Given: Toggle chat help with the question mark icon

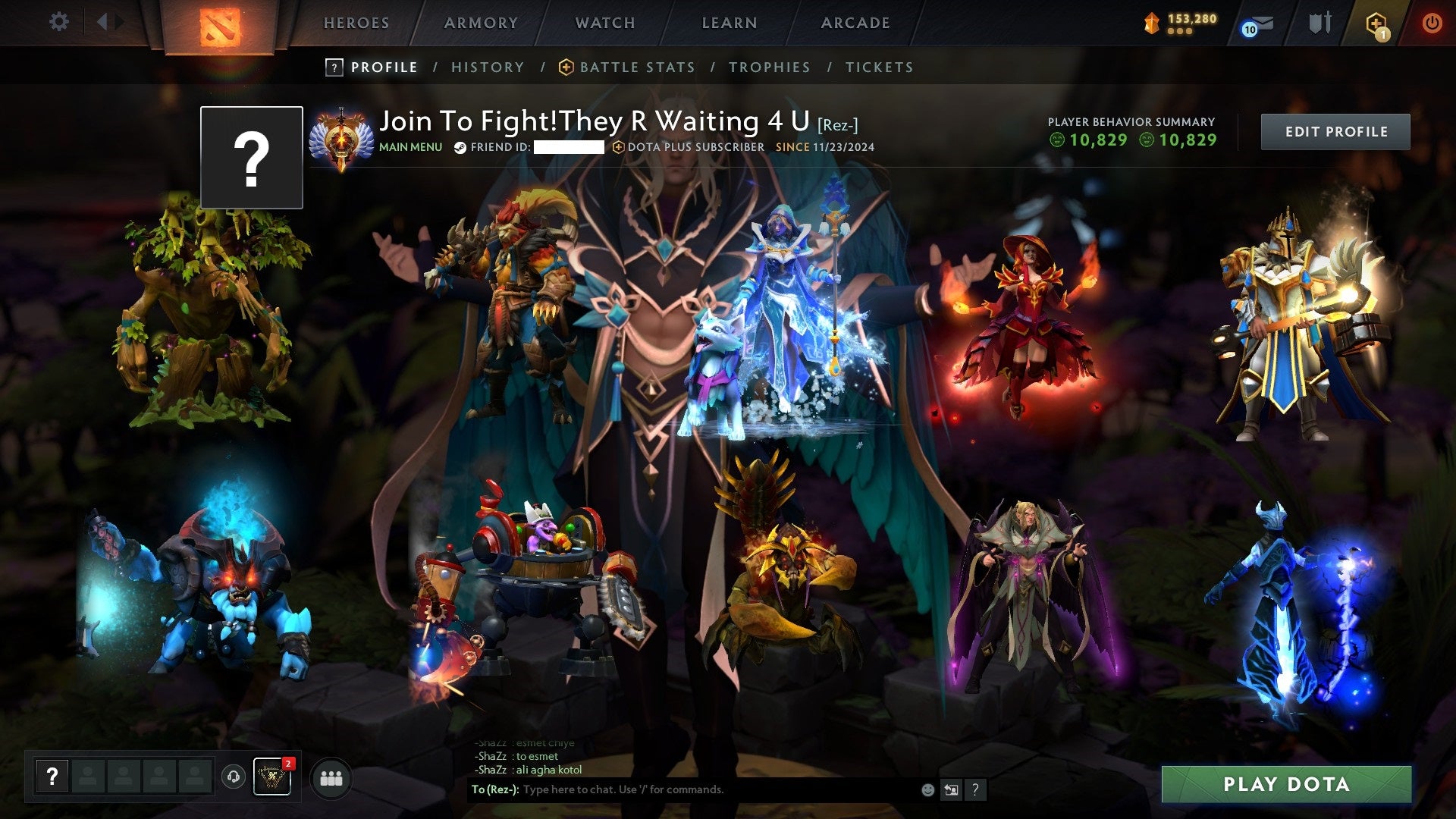Looking at the screenshot, I should [x=976, y=789].
